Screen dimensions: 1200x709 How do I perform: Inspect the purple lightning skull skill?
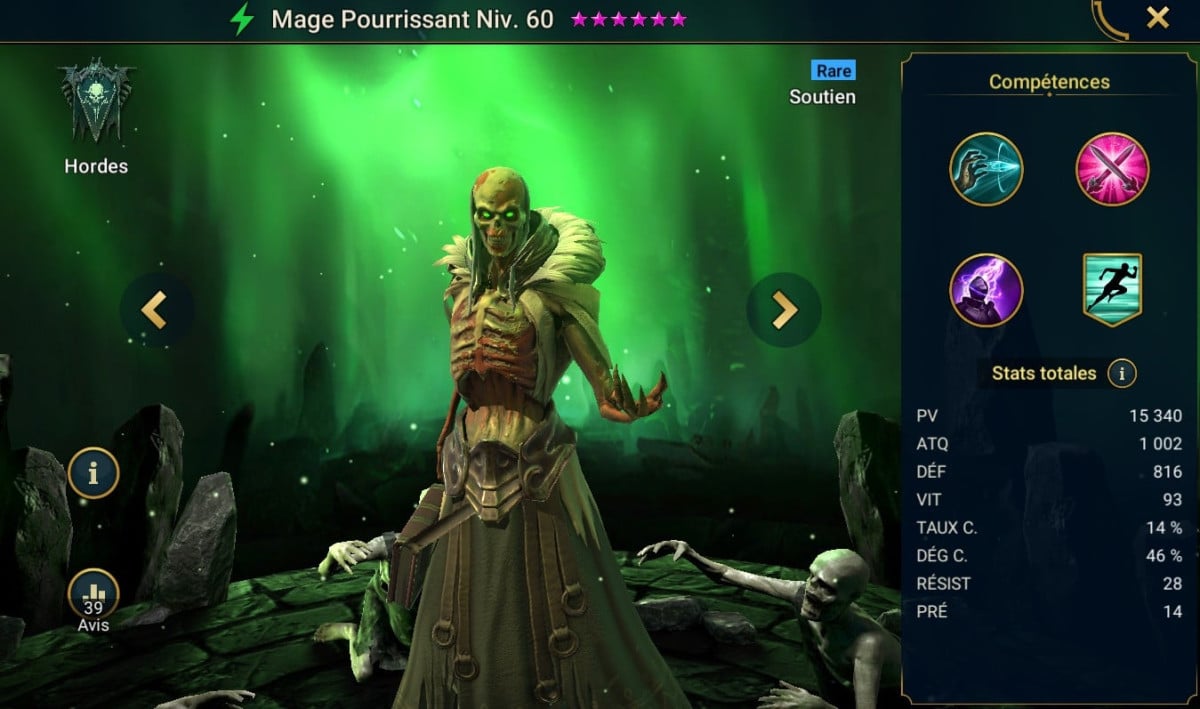click(x=986, y=290)
